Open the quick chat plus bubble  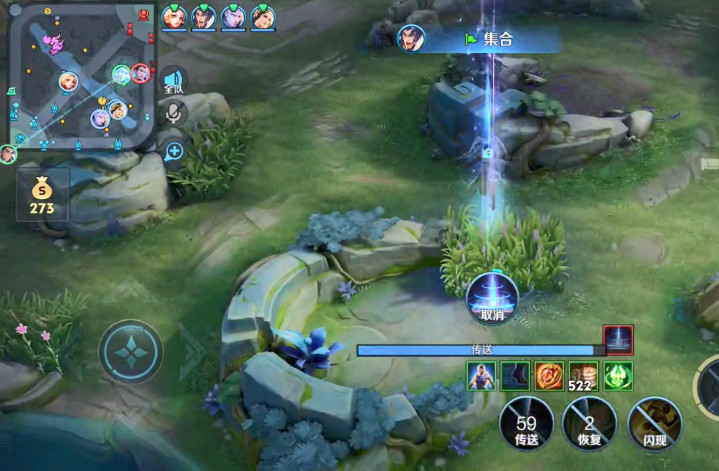point(174,151)
